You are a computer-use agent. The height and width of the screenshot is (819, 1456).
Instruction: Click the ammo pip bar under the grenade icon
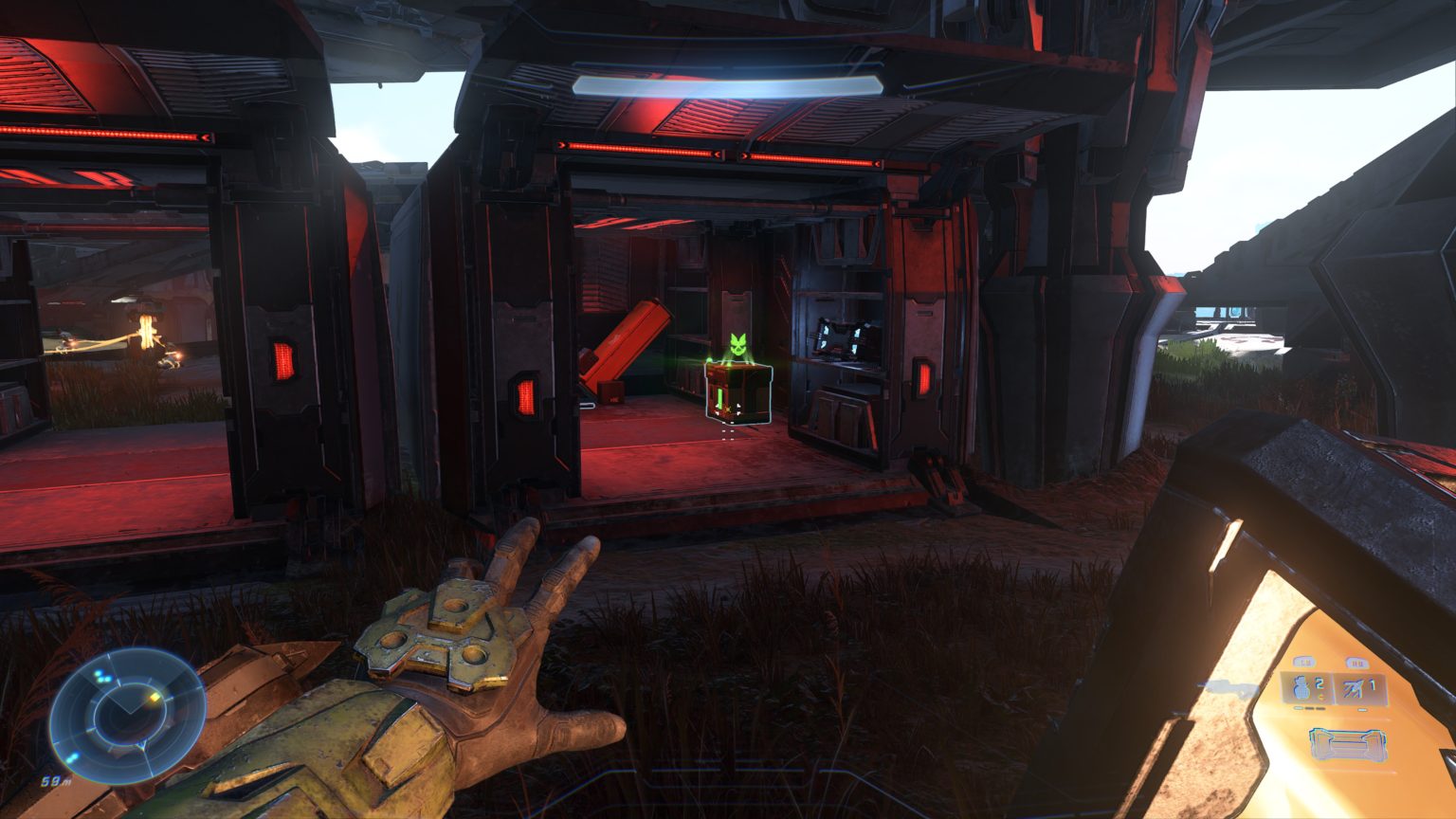click(x=1308, y=707)
